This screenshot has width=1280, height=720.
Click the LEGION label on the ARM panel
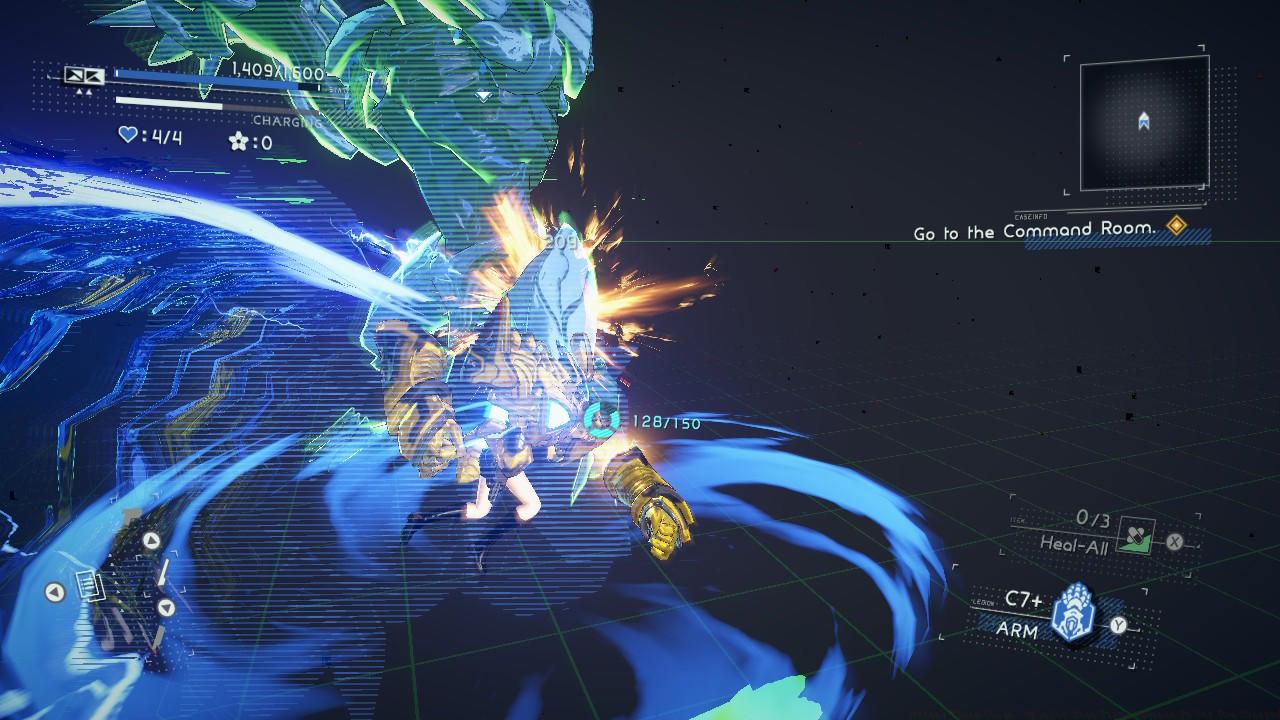pos(982,602)
